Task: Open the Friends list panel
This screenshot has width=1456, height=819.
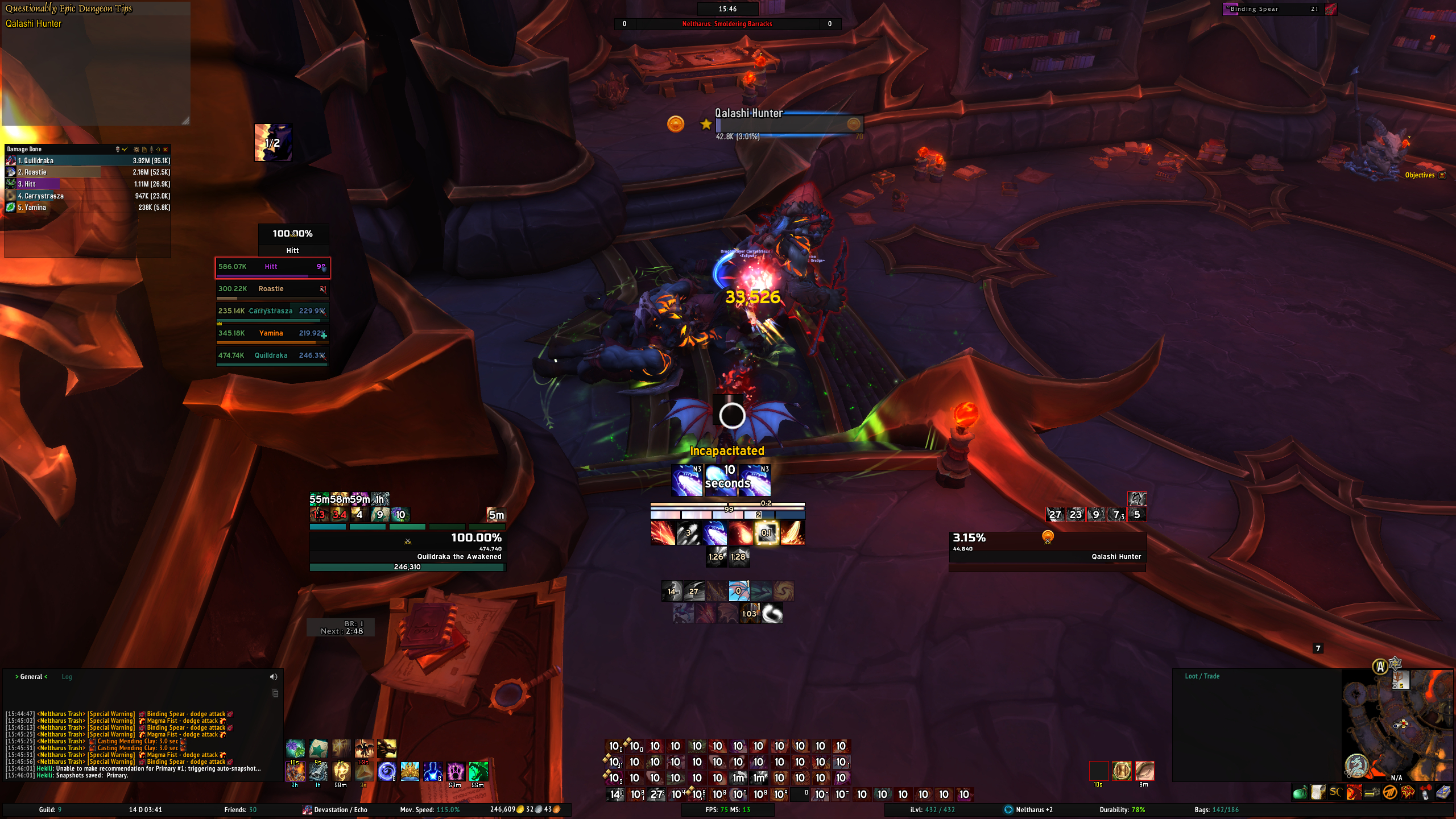Action: pos(240,810)
